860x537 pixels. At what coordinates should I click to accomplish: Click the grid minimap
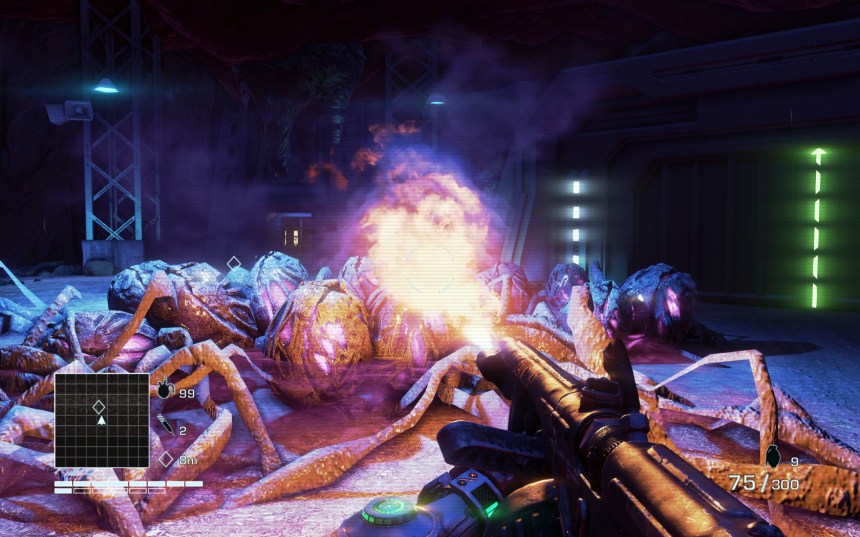101,420
